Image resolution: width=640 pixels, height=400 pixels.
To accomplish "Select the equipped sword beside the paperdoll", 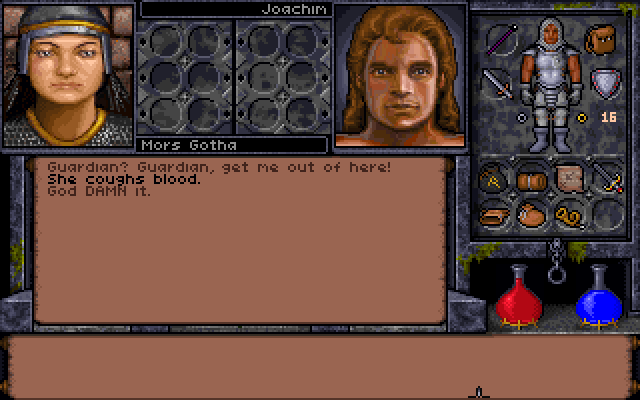I will point(497,82).
